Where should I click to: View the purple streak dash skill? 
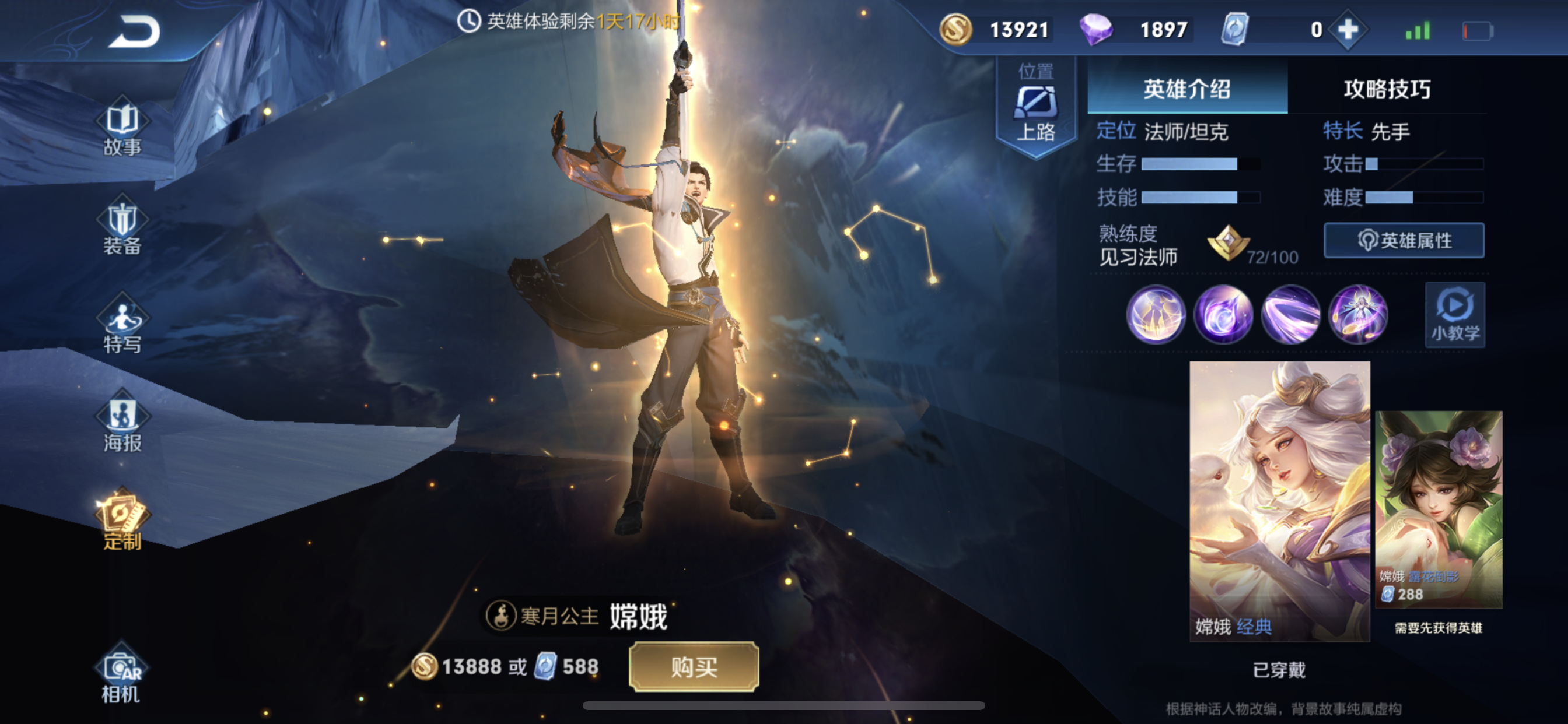pyautogui.click(x=1290, y=315)
